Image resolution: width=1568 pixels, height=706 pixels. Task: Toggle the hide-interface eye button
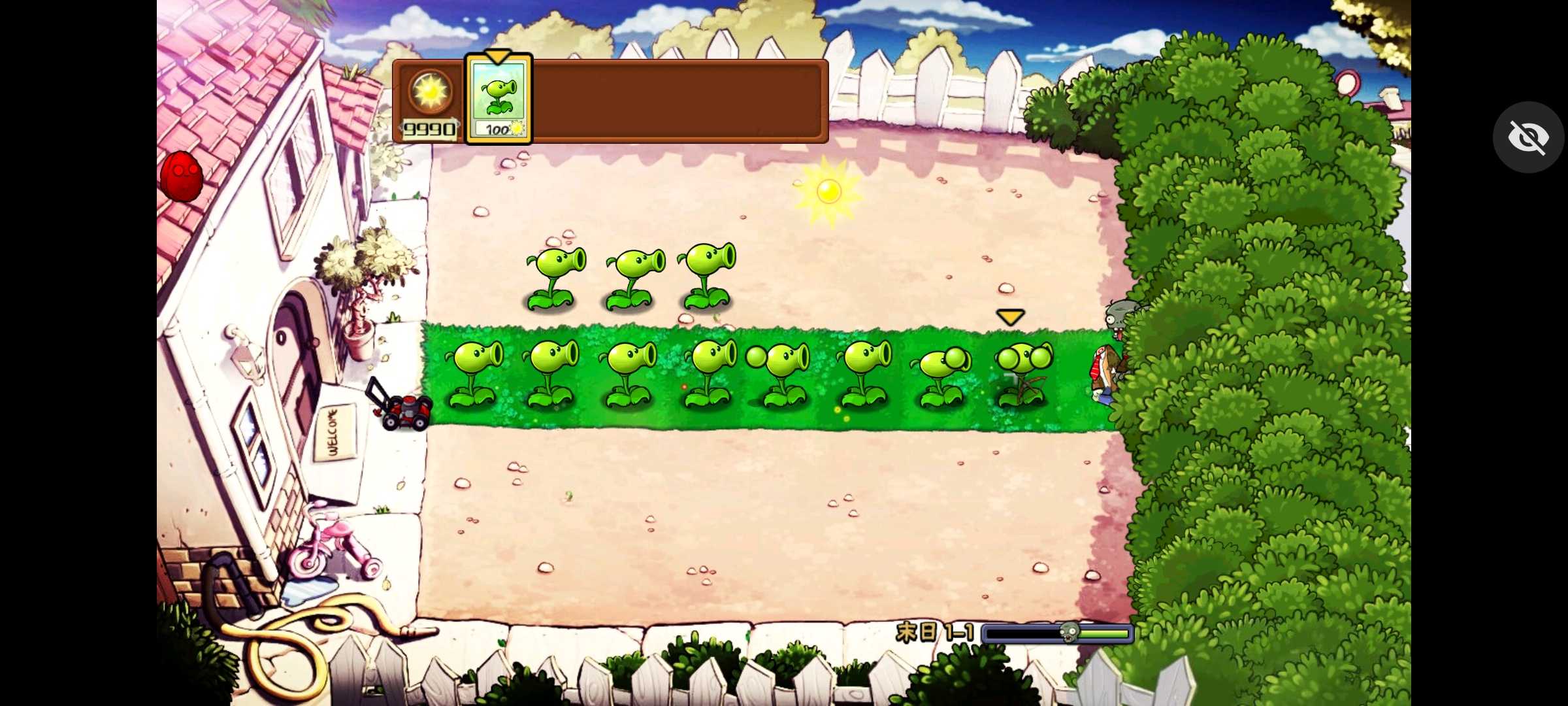point(1528,136)
